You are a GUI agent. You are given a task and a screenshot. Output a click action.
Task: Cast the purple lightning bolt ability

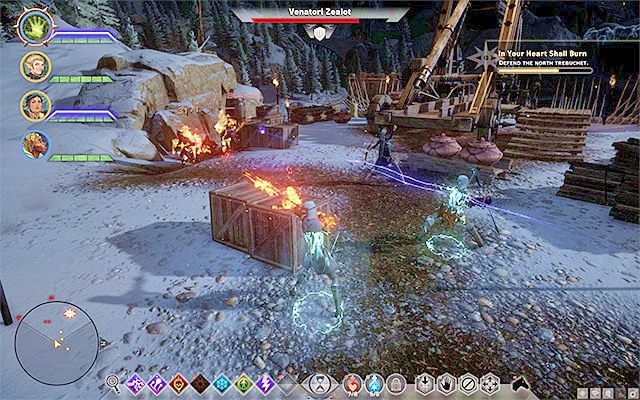pyautogui.click(x=267, y=383)
